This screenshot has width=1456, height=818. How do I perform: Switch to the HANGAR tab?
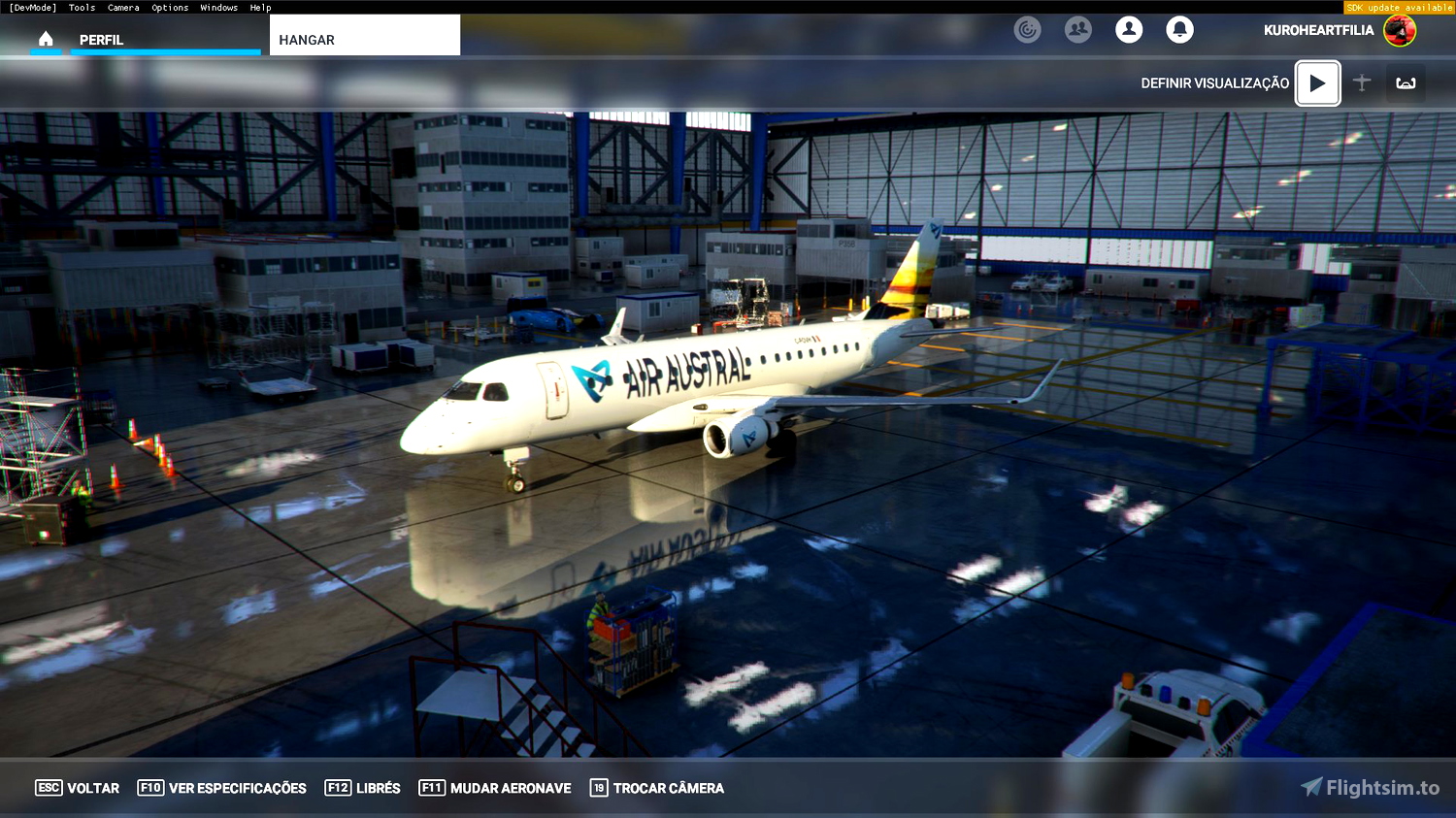(x=305, y=40)
